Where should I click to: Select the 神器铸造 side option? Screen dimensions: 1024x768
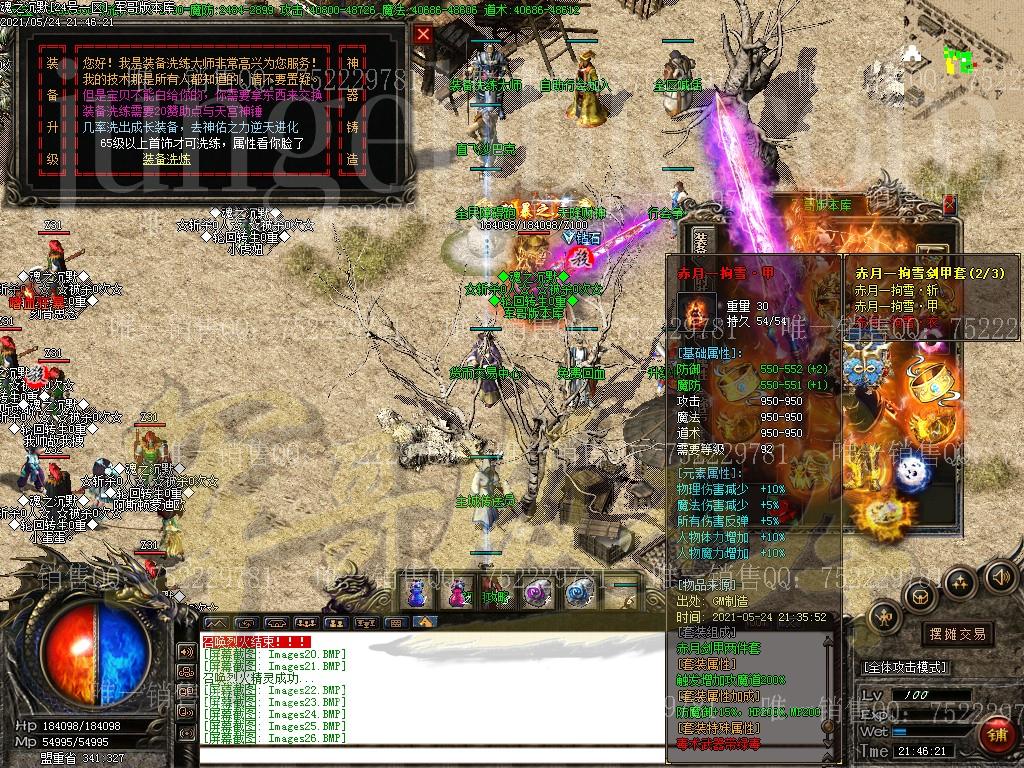(381, 111)
